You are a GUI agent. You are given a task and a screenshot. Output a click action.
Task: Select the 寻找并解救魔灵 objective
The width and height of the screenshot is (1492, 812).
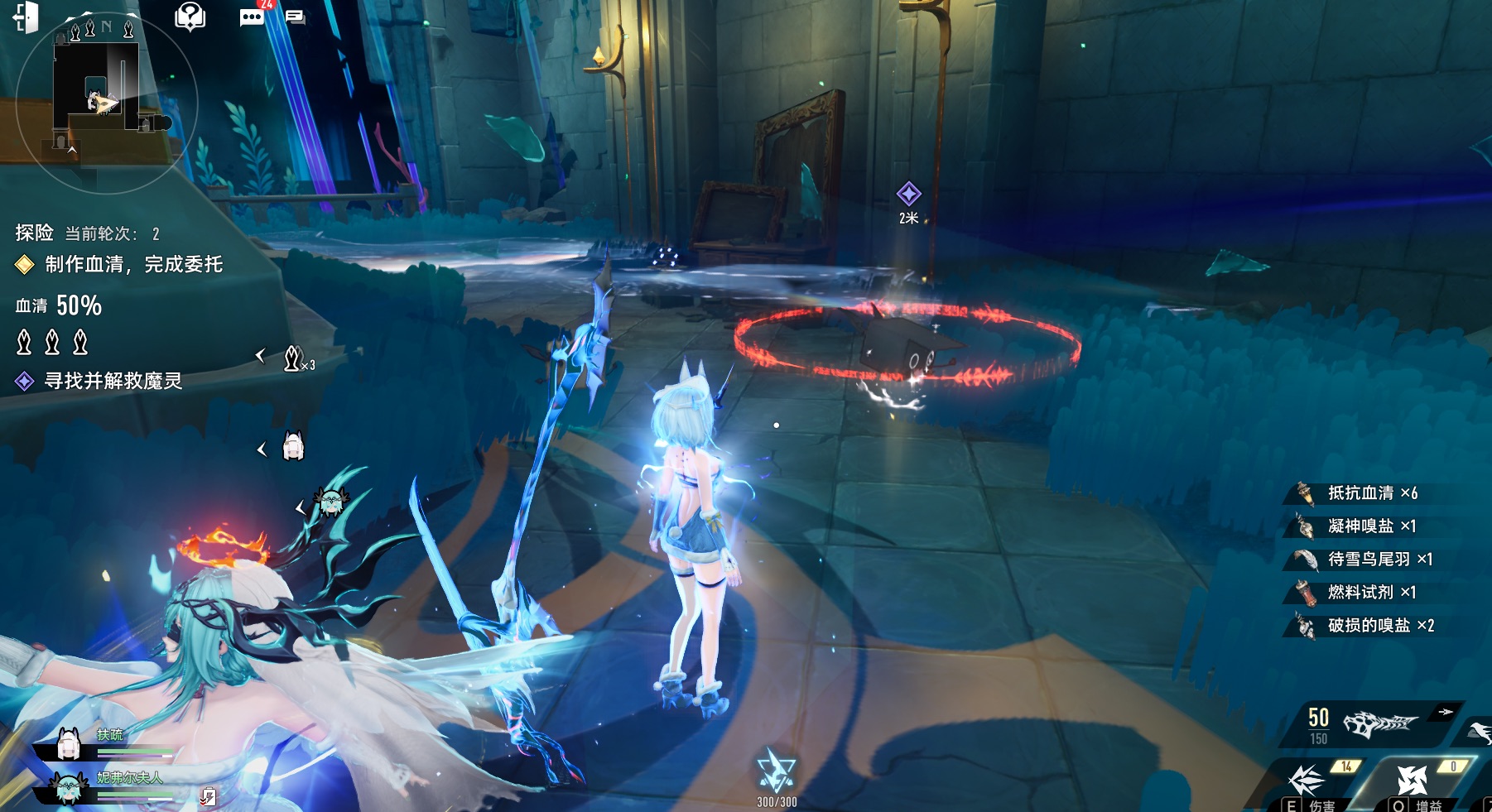click(113, 381)
